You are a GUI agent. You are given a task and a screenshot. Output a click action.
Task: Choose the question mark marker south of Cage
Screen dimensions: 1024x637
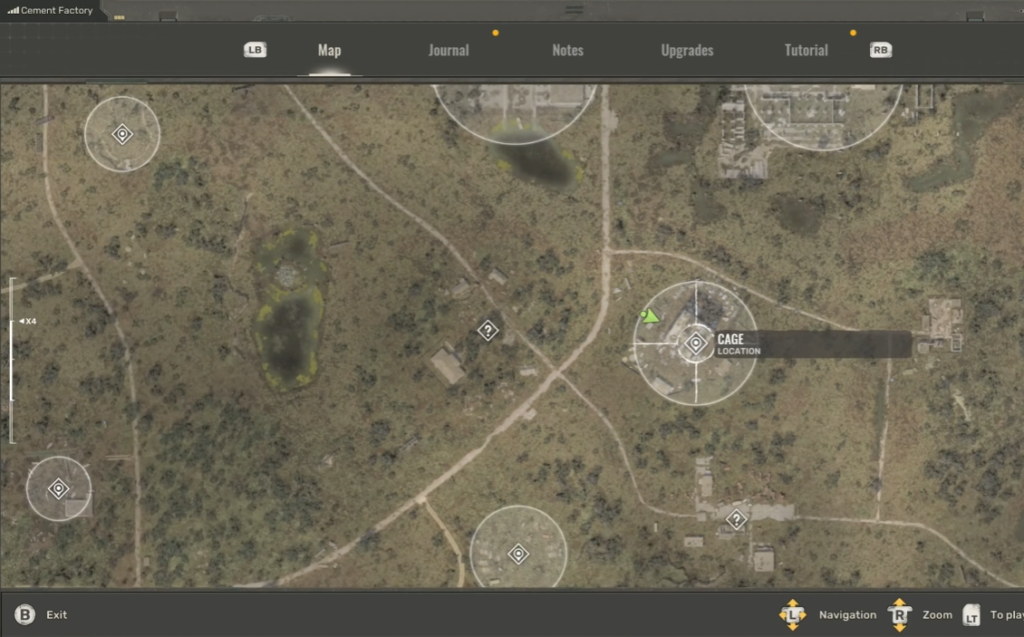pyautogui.click(x=736, y=520)
